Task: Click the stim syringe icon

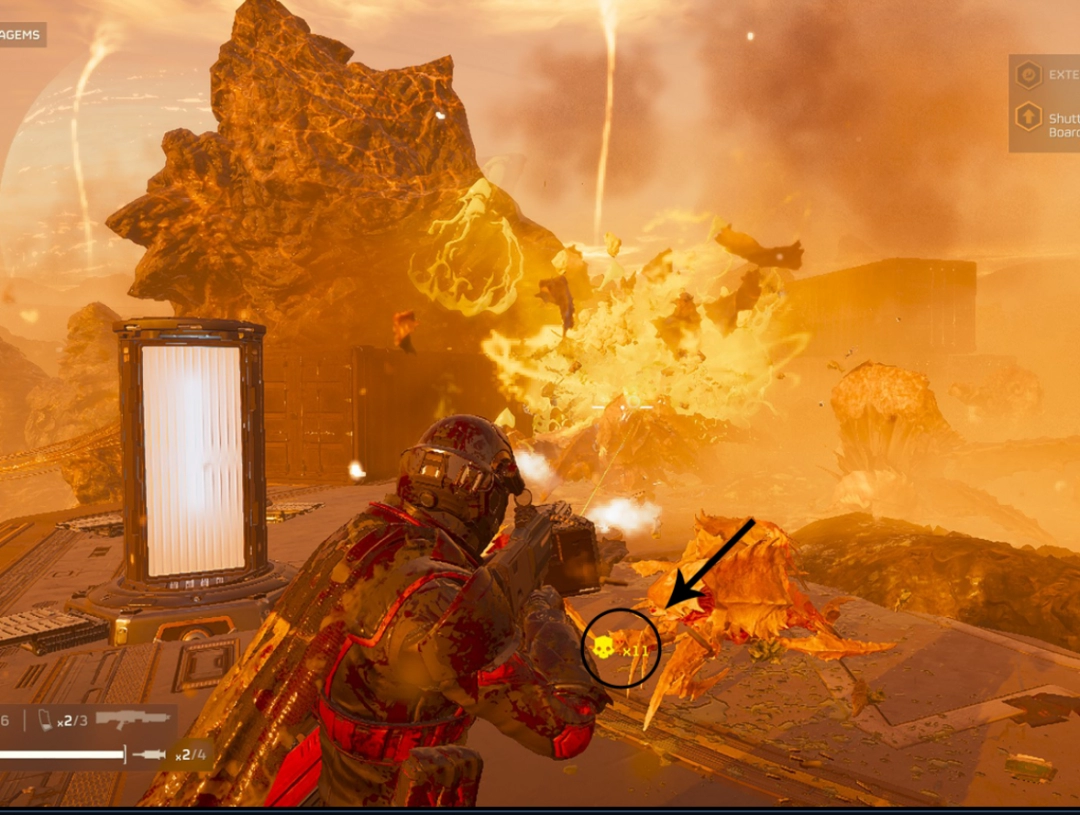Action: pyautogui.click(x=149, y=754)
